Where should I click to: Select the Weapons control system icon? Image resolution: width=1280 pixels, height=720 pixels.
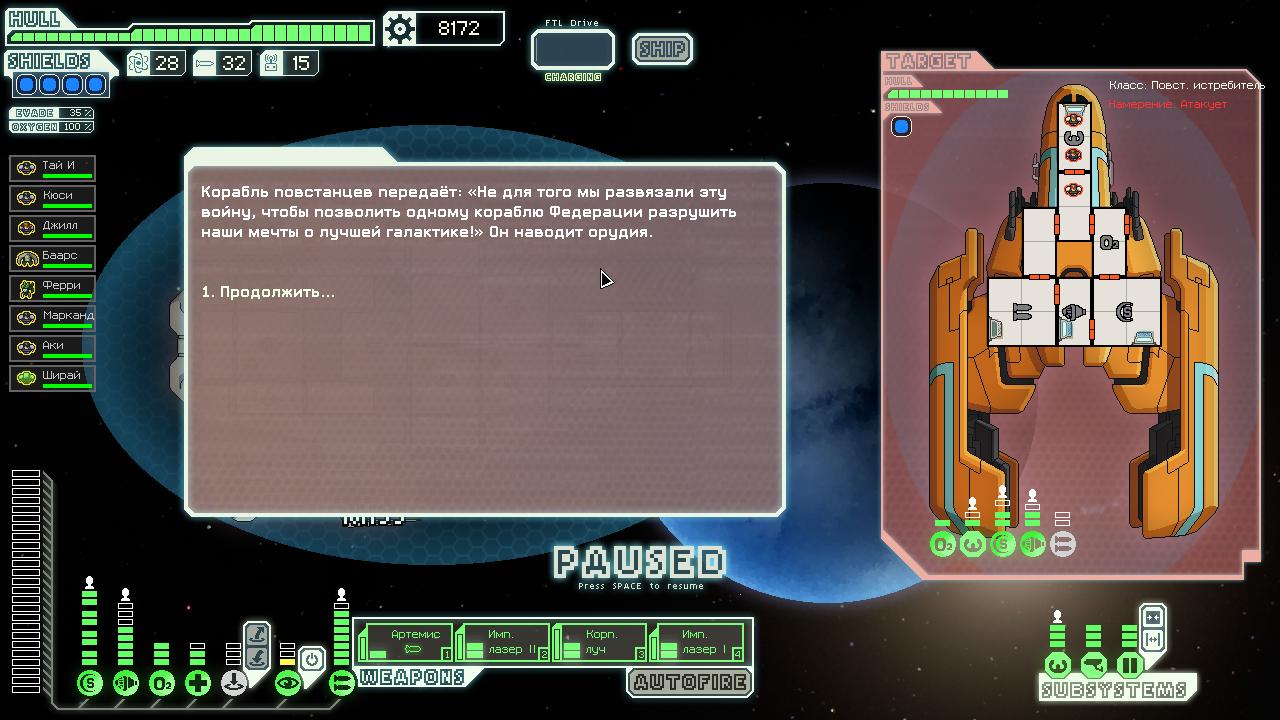(x=340, y=683)
